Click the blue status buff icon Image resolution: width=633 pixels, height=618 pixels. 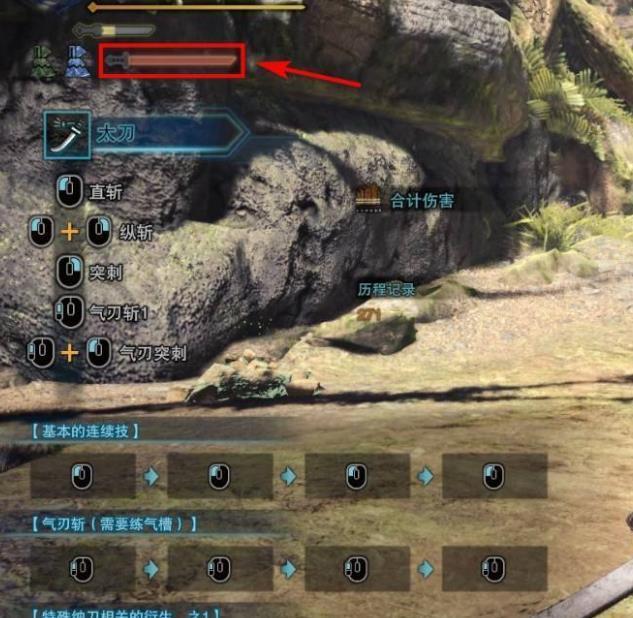click(77, 62)
